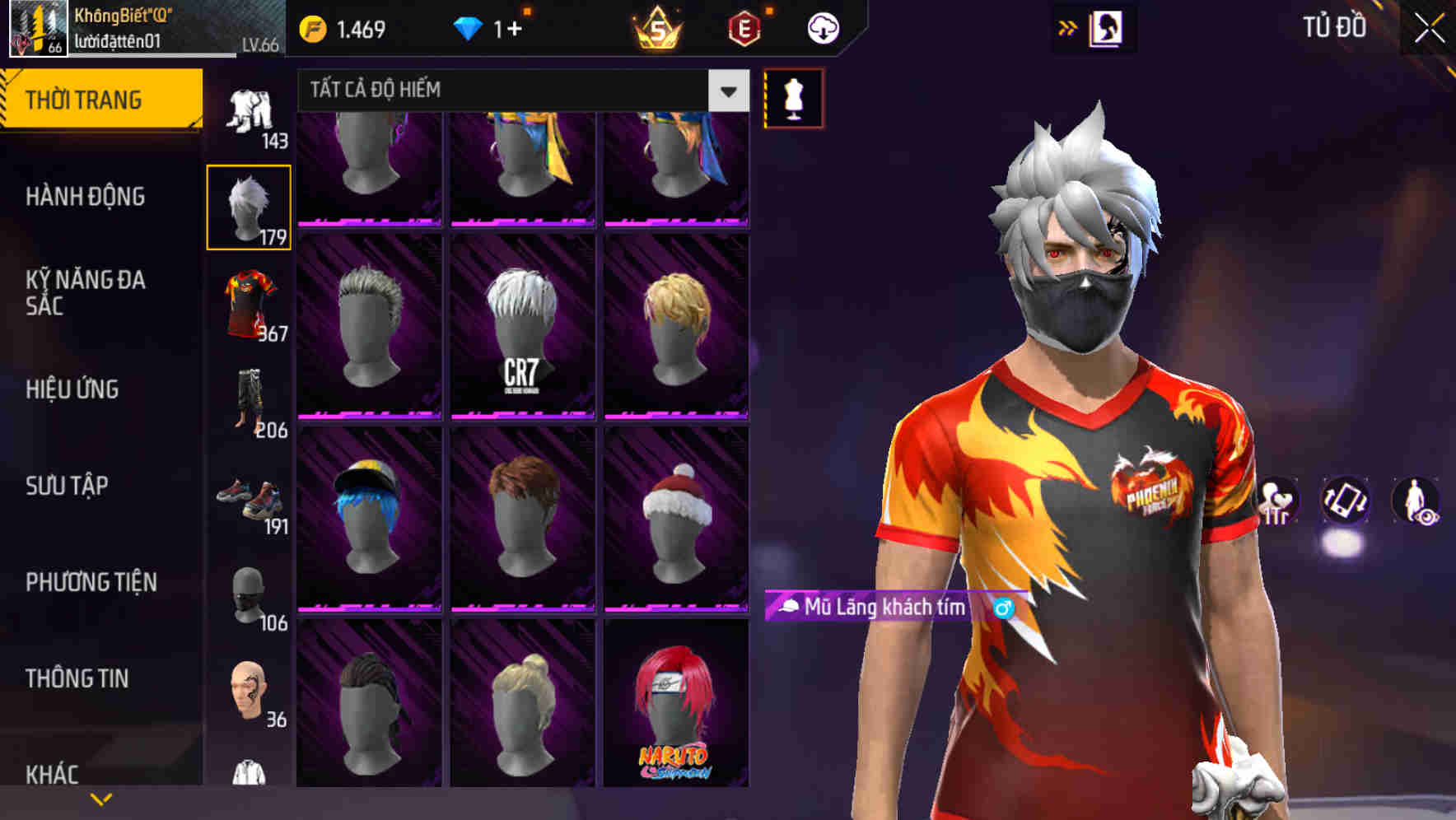Viewport: 1456px width, 820px height.
Task: Expand the yellow chevron below KHÁC
Action: tap(100, 799)
